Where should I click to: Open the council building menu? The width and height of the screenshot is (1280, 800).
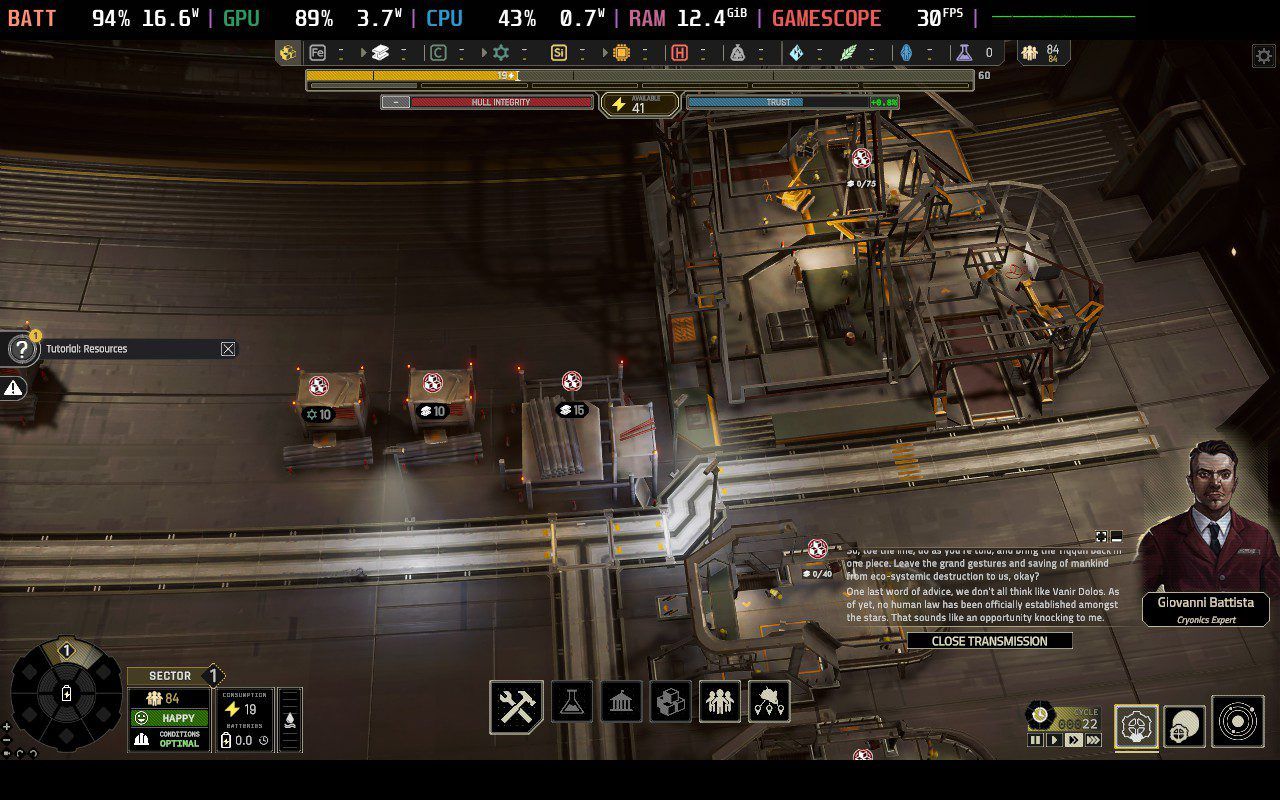pos(621,702)
